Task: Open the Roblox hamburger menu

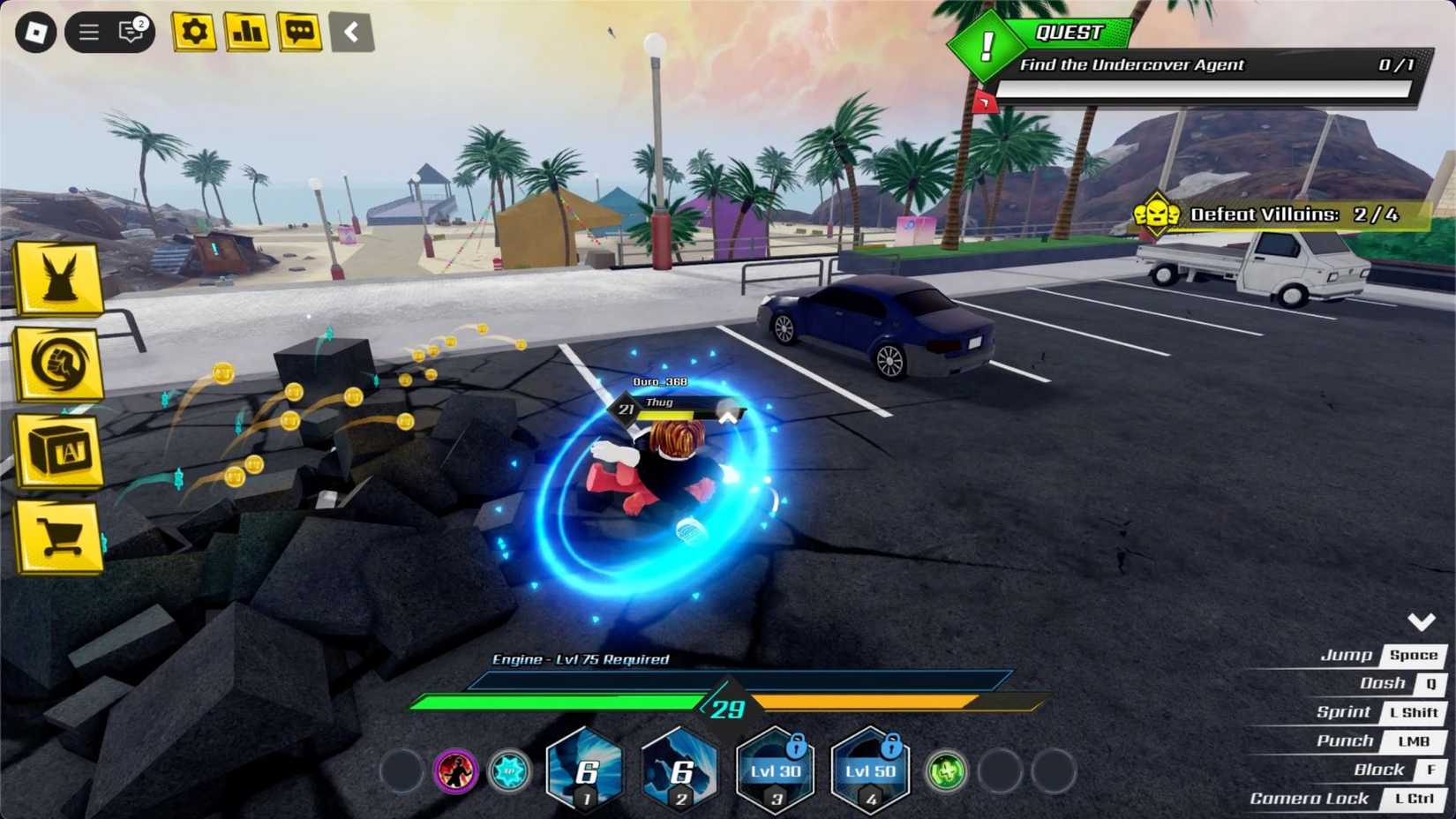Action: [x=86, y=31]
